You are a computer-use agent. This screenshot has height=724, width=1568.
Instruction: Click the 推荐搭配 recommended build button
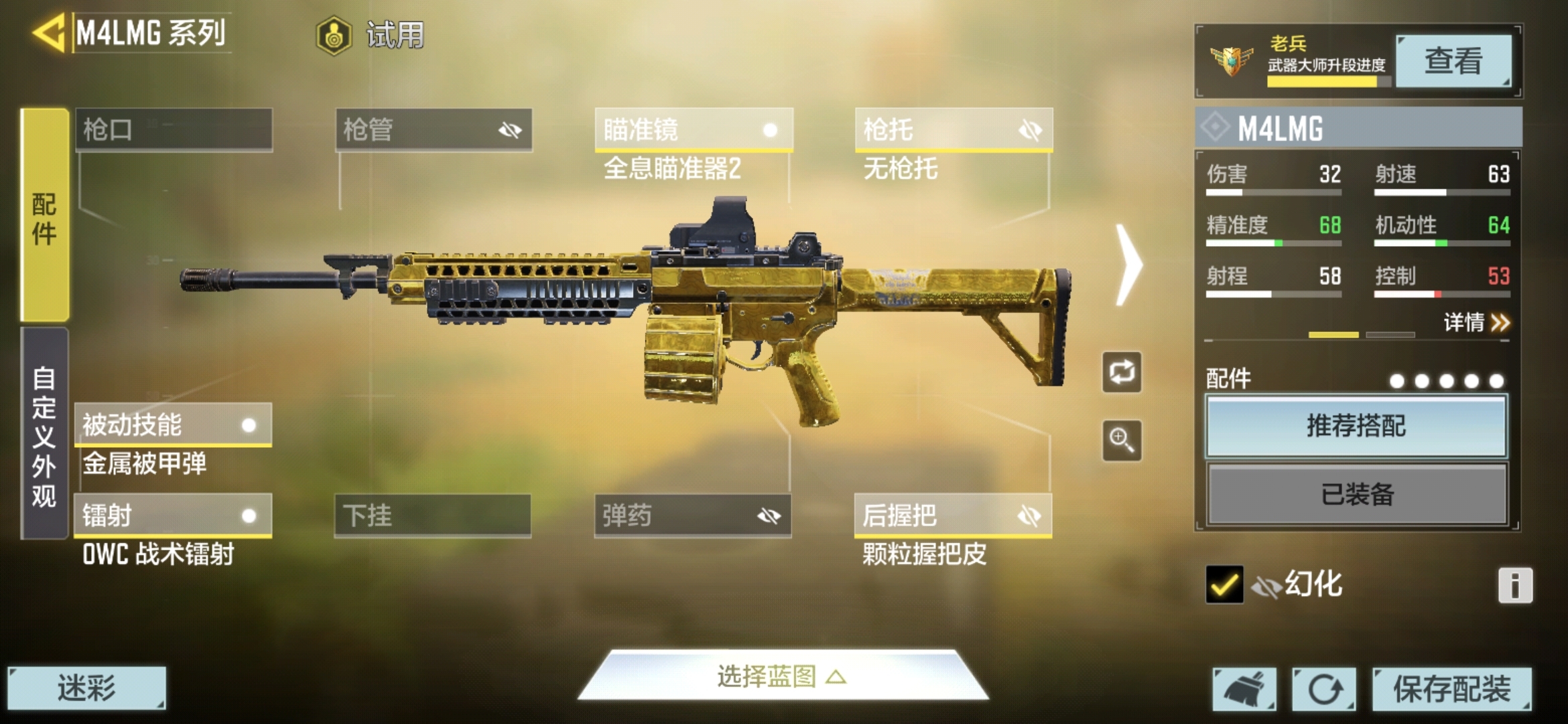click(x=1355, y=426)
